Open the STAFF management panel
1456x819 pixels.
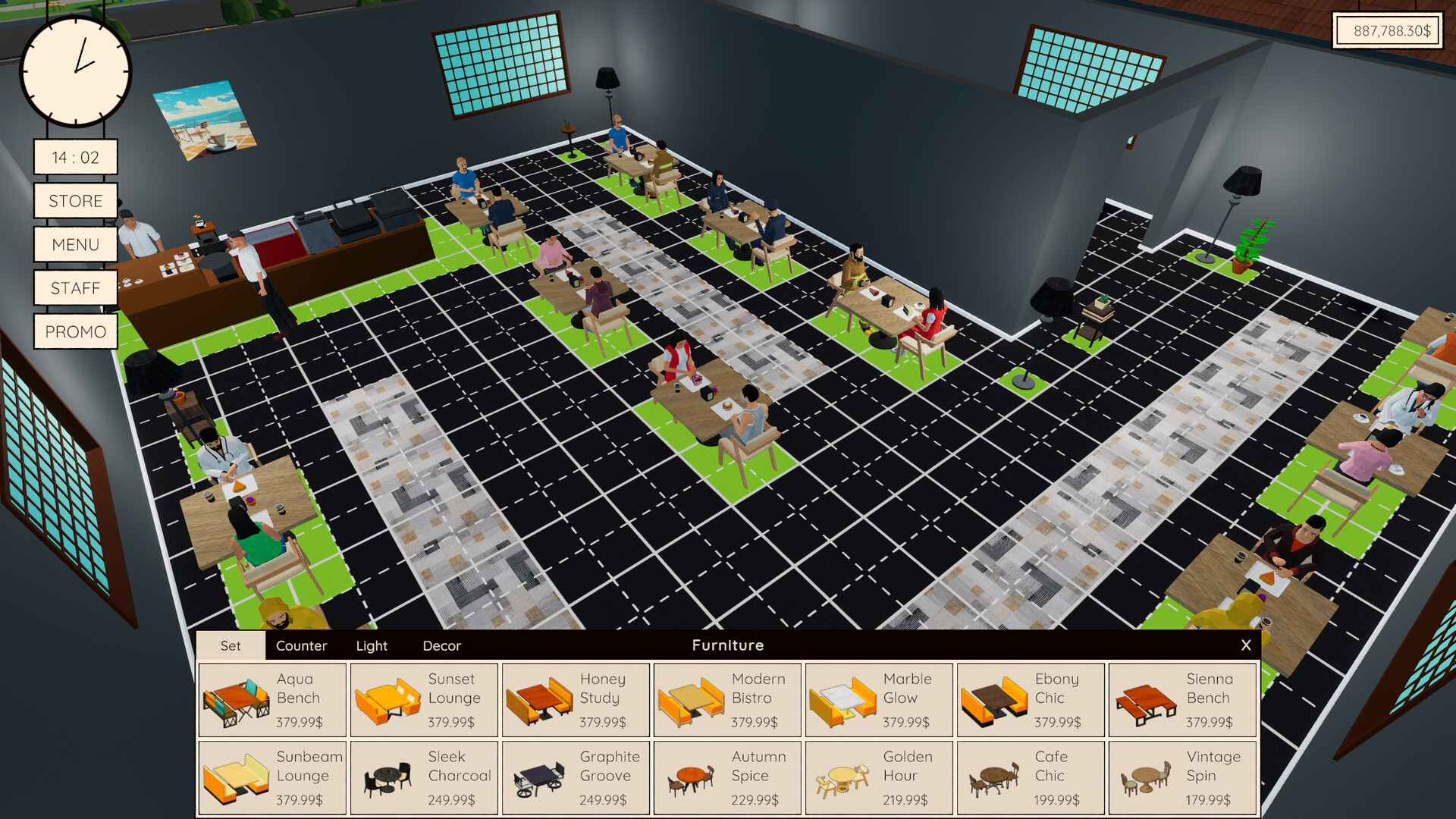(75, 287)
